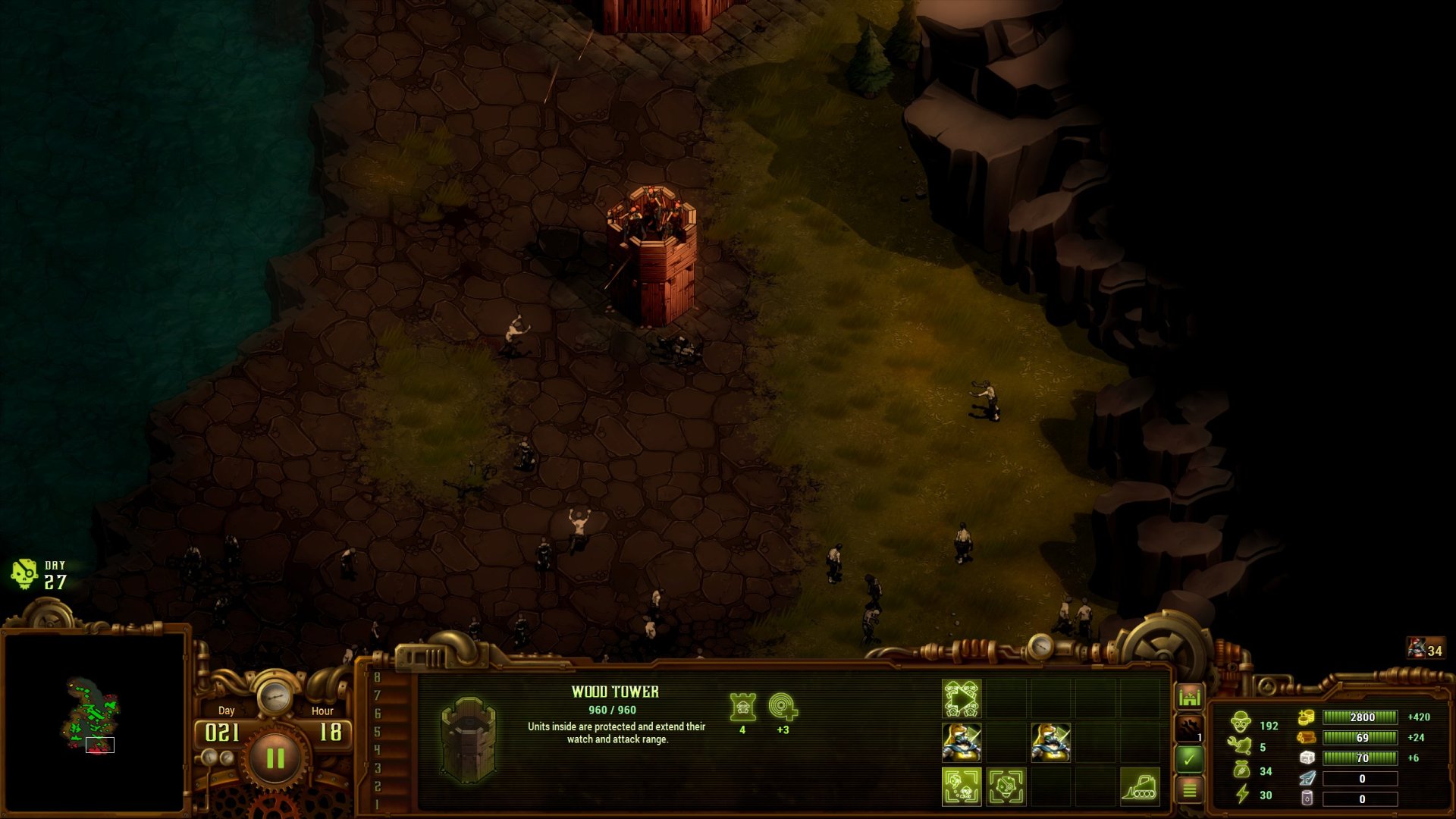Pause the game with the gear button
The height and width of the screenshot is (819, 1456).
tap(275, 758)
